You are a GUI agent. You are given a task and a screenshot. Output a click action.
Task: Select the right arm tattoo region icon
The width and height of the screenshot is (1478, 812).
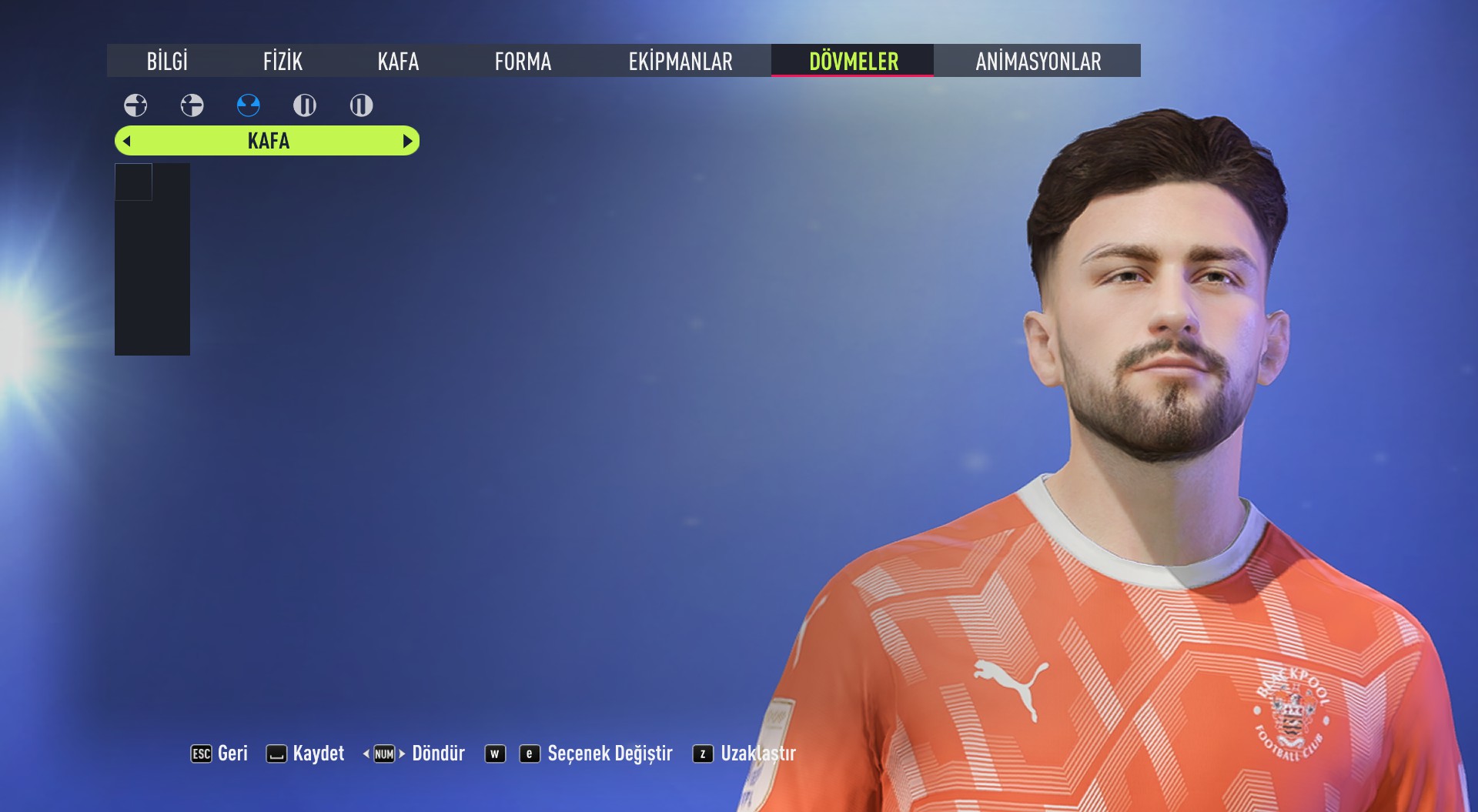point(135,106)
